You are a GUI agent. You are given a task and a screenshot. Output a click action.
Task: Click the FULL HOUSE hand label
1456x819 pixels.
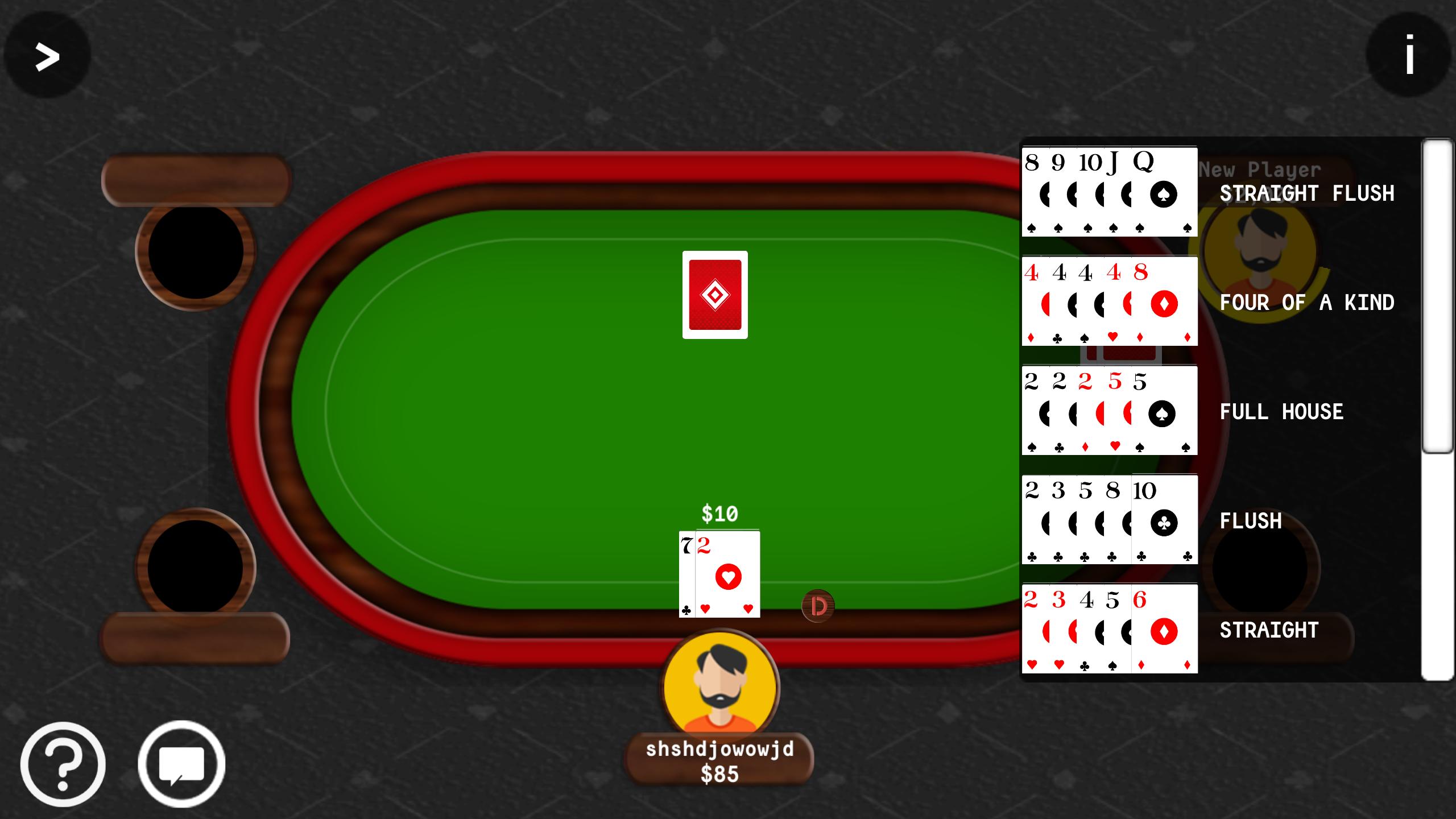point(1280,413)
